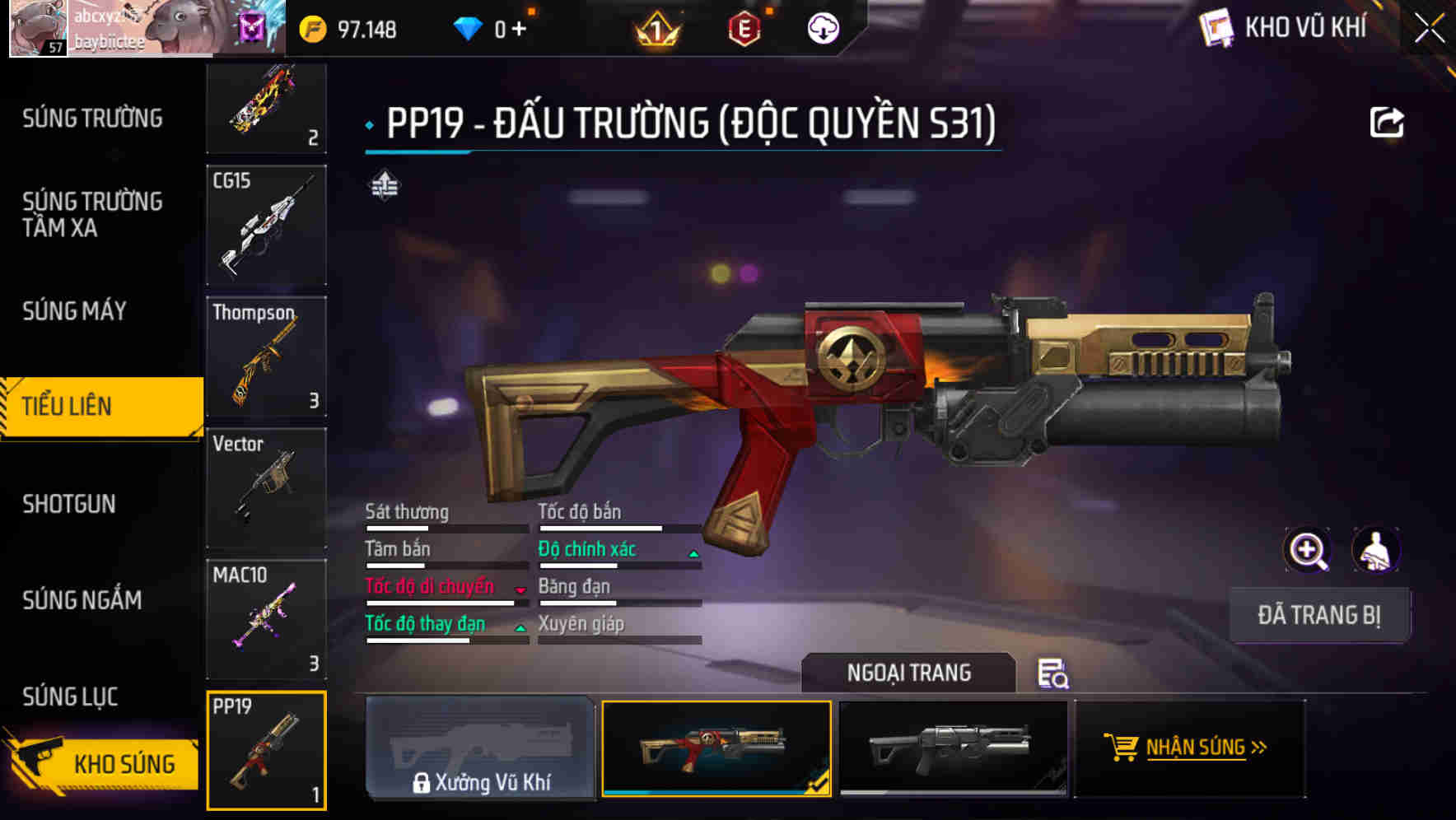Expand the Tốc độ thay đạn stat arrow

pyautogui.click(x=520, y=627)
